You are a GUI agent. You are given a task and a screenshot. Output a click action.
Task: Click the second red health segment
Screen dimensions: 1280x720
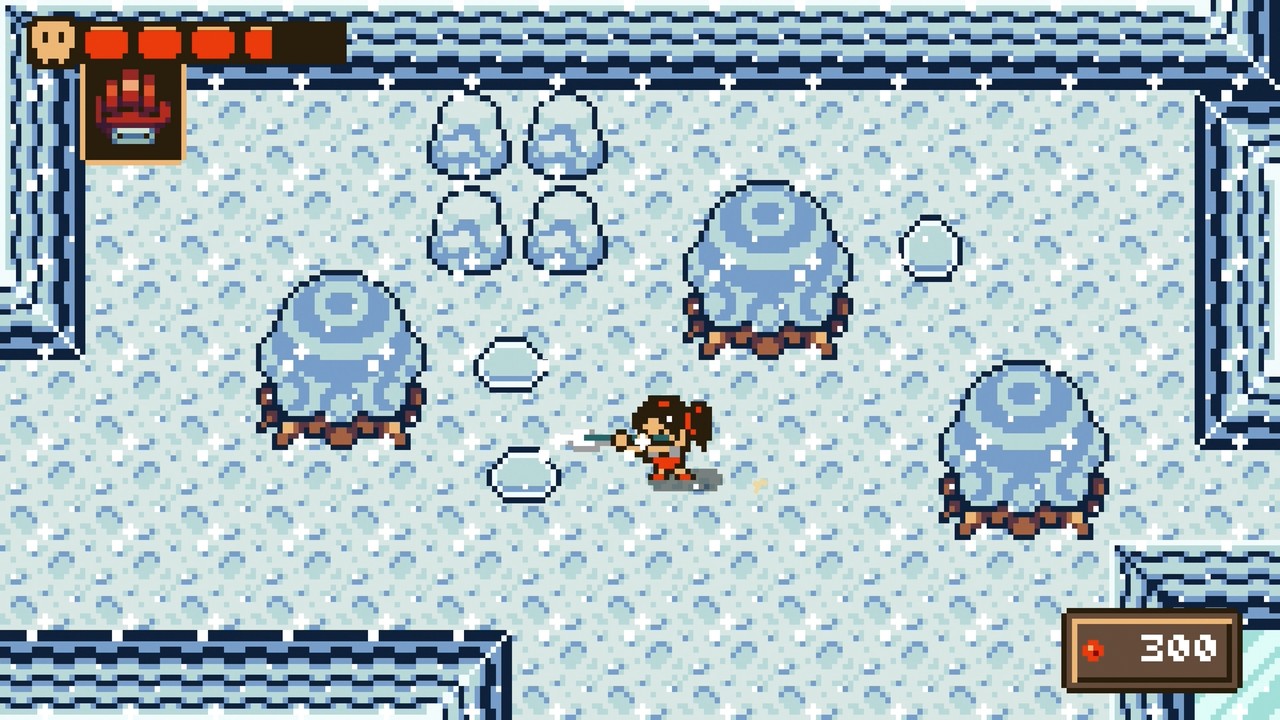(x=160, y=42)
